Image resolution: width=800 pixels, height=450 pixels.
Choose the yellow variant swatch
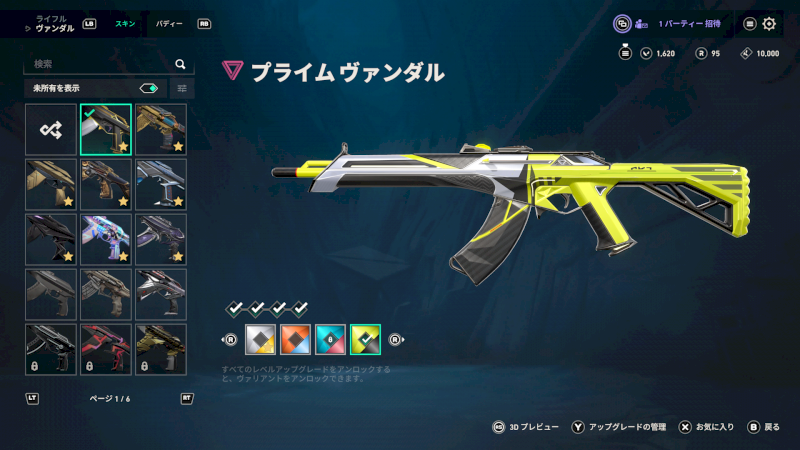coord(366,341)
